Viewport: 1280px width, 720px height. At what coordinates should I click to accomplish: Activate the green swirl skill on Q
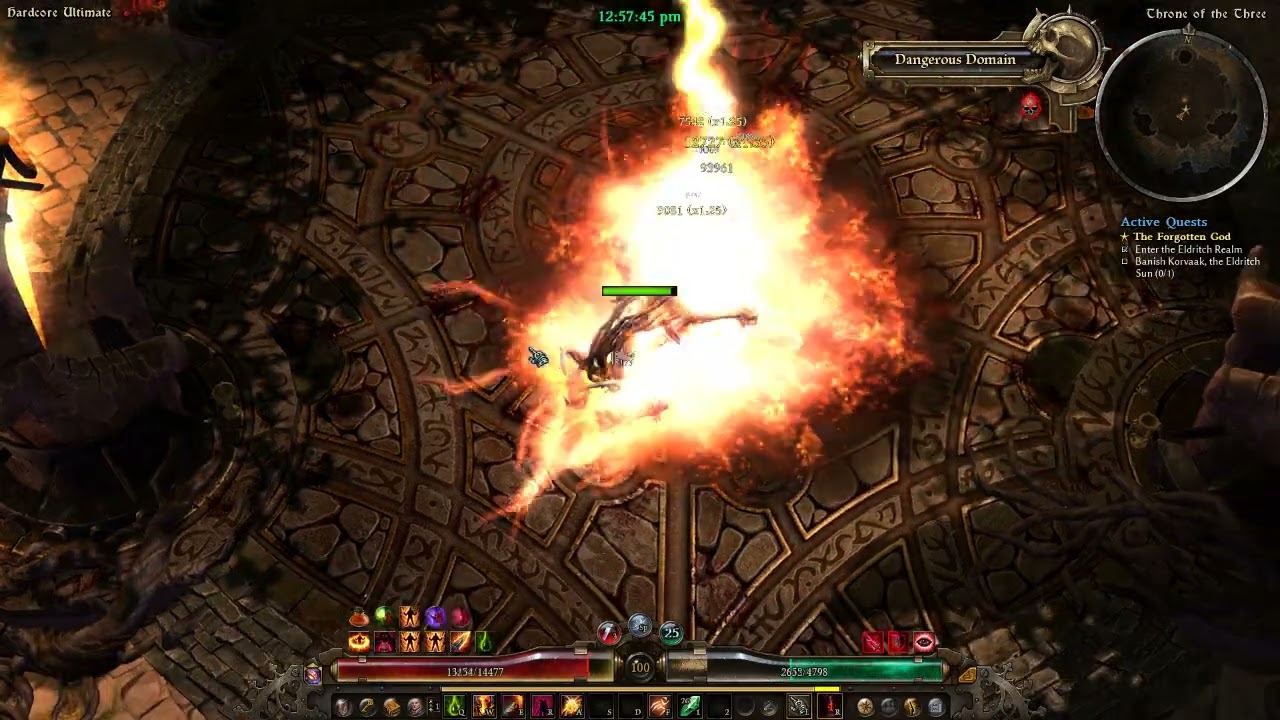point(455,707)
